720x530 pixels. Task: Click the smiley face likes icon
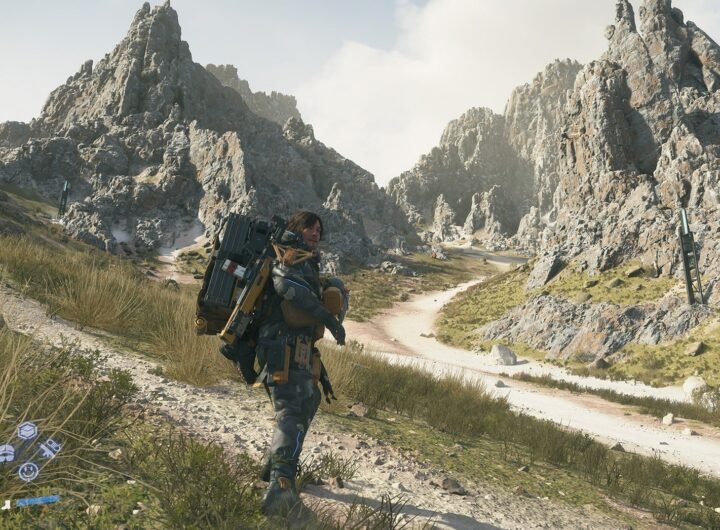click(28, 471)
